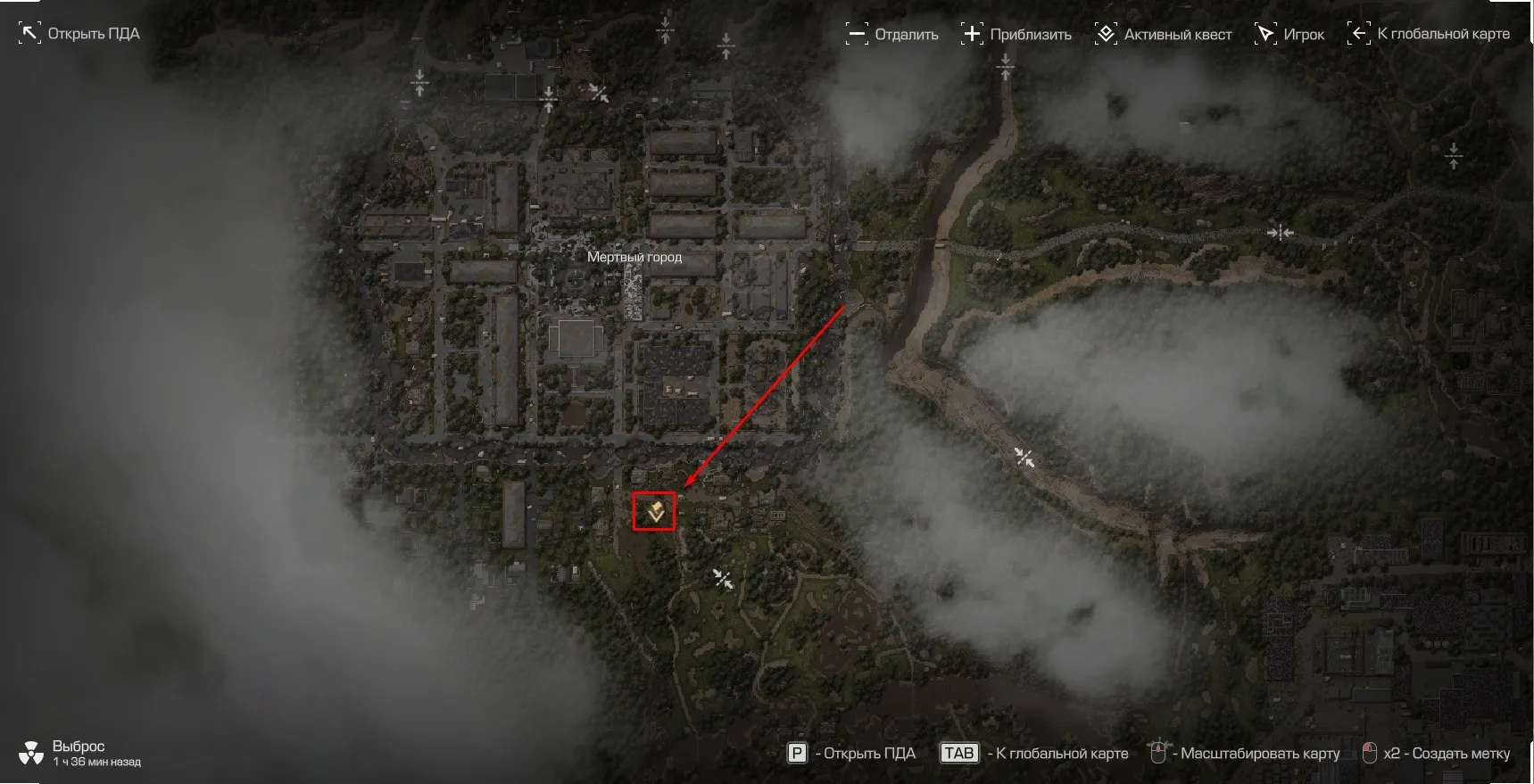The width and height of the screenshot is (1534, 784).
Task: Center the map on Активный квест
Action: point(1163,35)
